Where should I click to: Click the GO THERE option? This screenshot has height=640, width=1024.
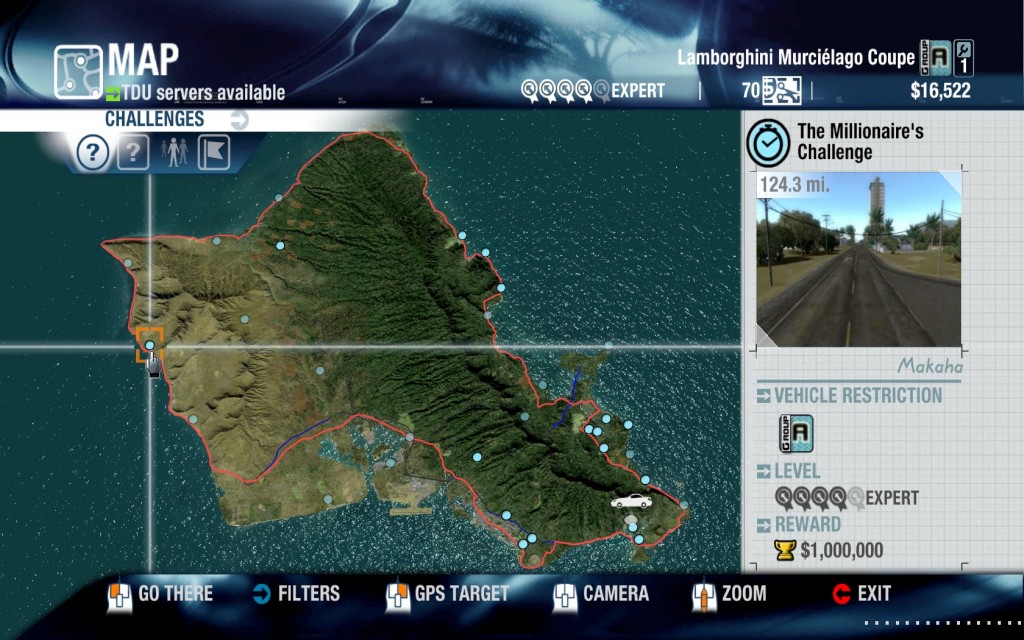click(x=160, y=594)
